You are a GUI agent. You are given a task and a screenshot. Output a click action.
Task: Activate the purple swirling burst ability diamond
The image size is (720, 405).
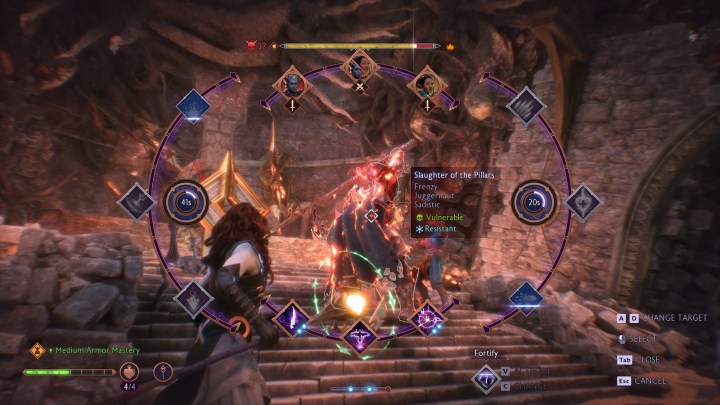426,319
